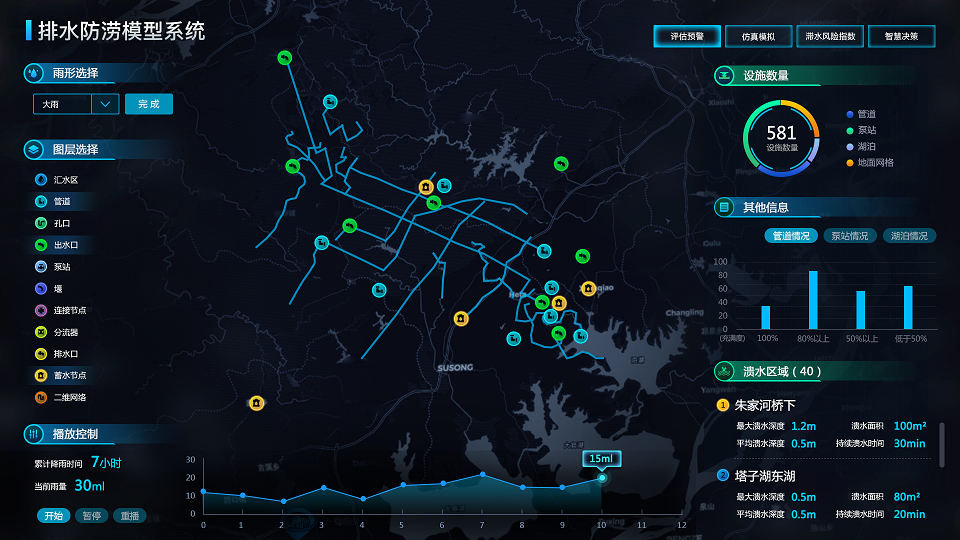Toggle the 蓄水节点 layer
Viewport: 960px width, 540px height.
68,375
